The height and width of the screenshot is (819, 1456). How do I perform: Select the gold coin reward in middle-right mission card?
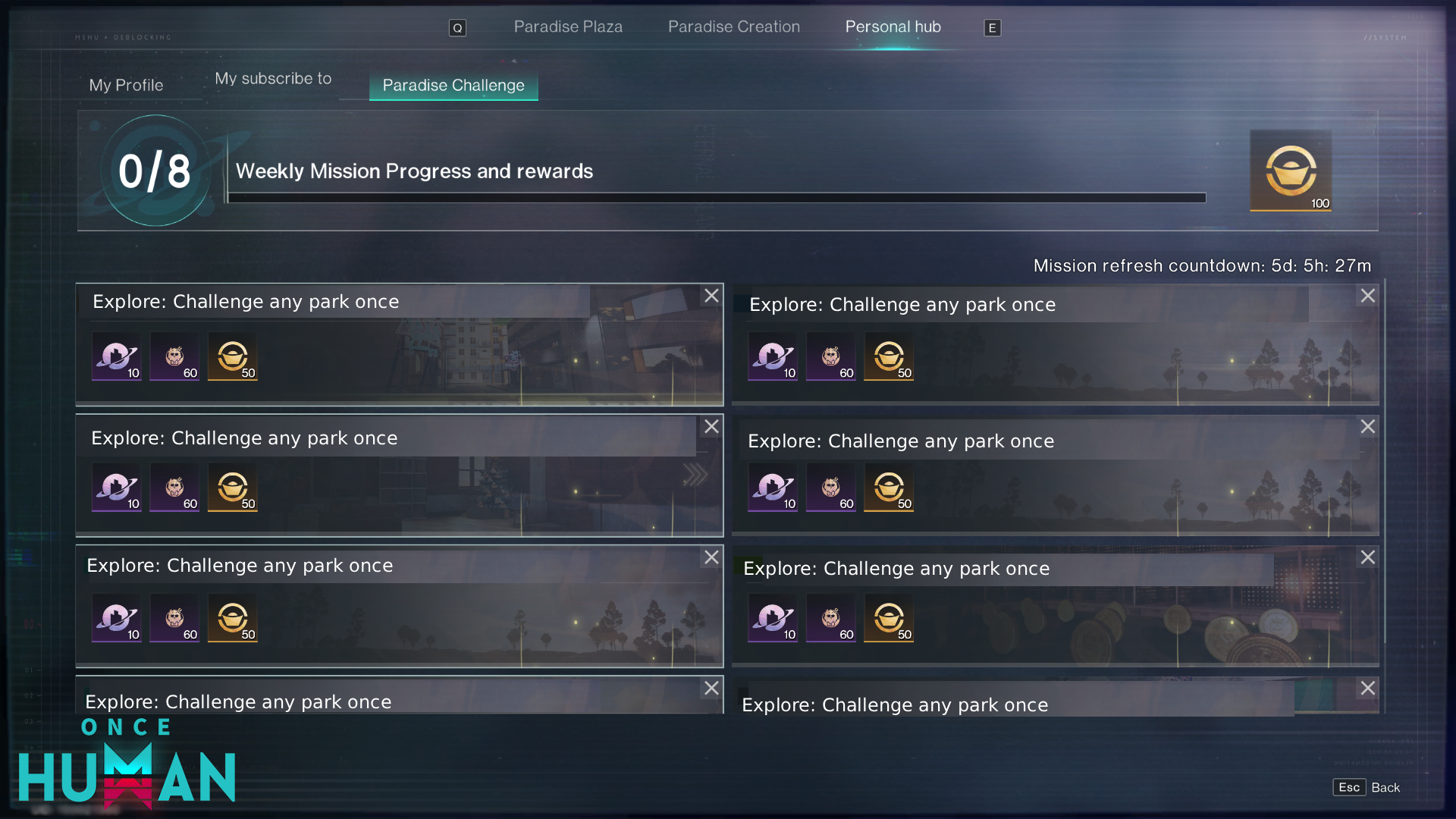click(888, 488)
